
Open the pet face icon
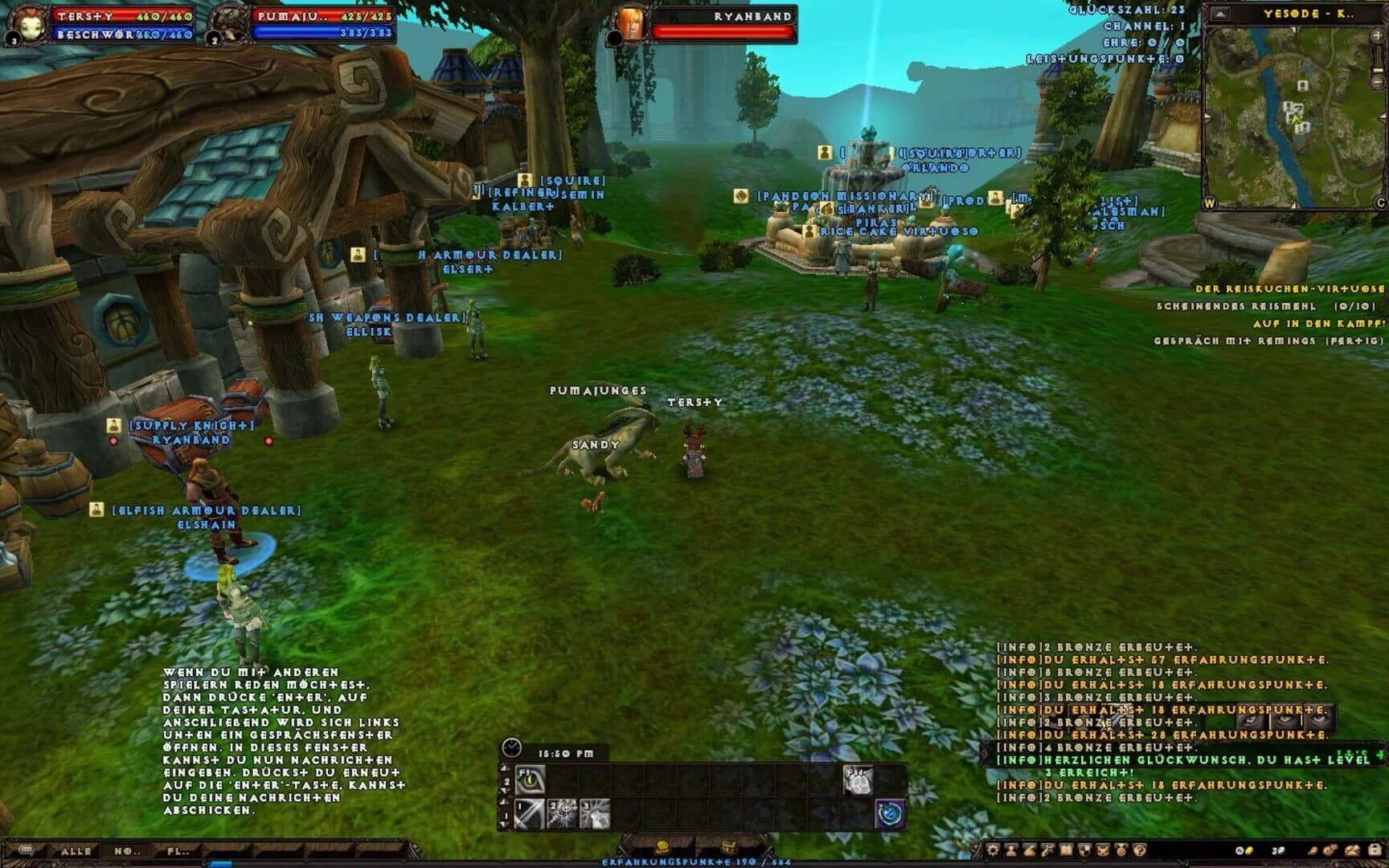(1101, 850)
